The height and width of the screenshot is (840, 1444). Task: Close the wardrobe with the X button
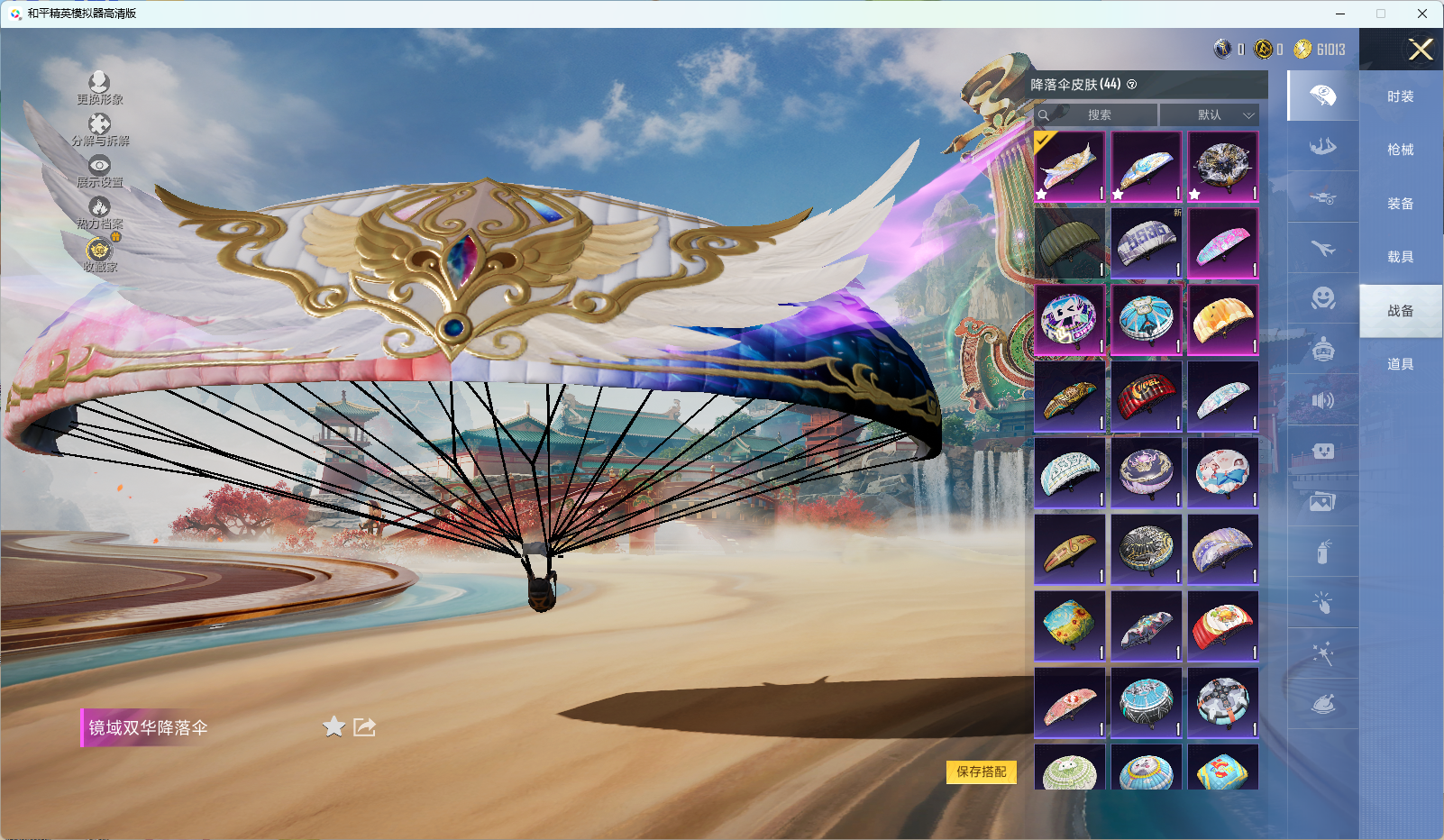coord(1421,50)
